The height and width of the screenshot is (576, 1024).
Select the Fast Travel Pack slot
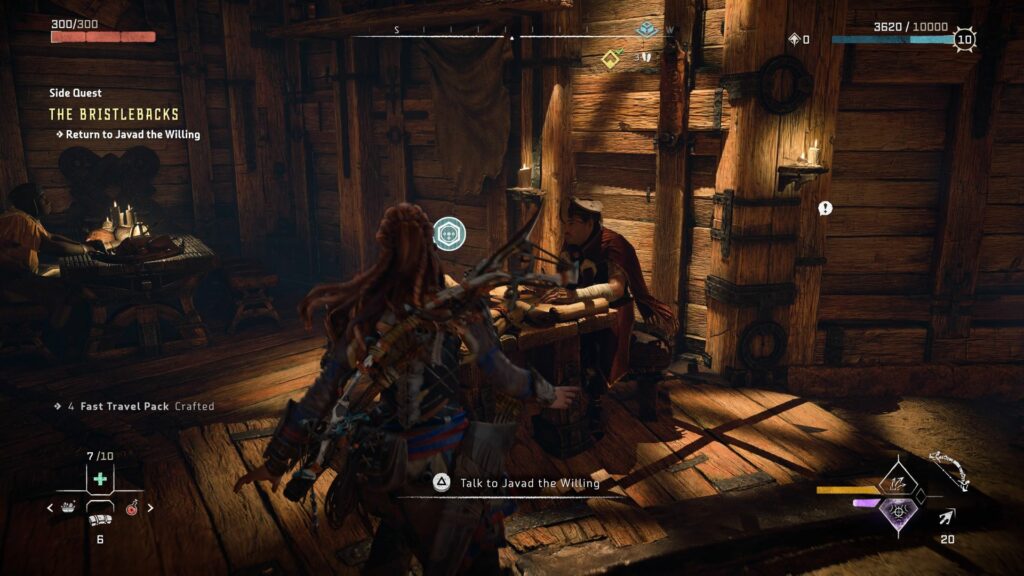click(x=99, y=520)
